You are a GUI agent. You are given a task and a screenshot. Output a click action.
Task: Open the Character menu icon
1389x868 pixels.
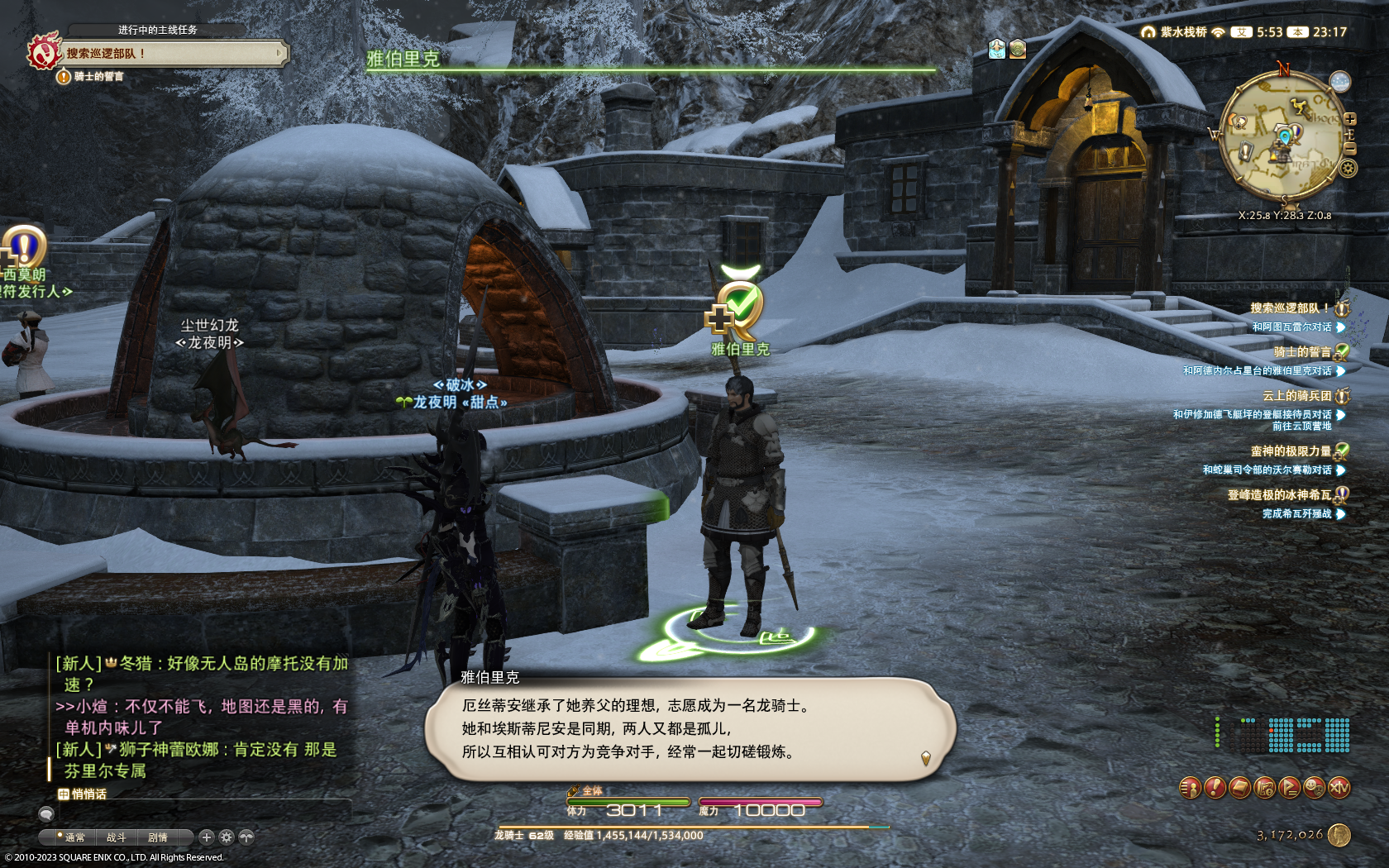(x=1190, y=788)
